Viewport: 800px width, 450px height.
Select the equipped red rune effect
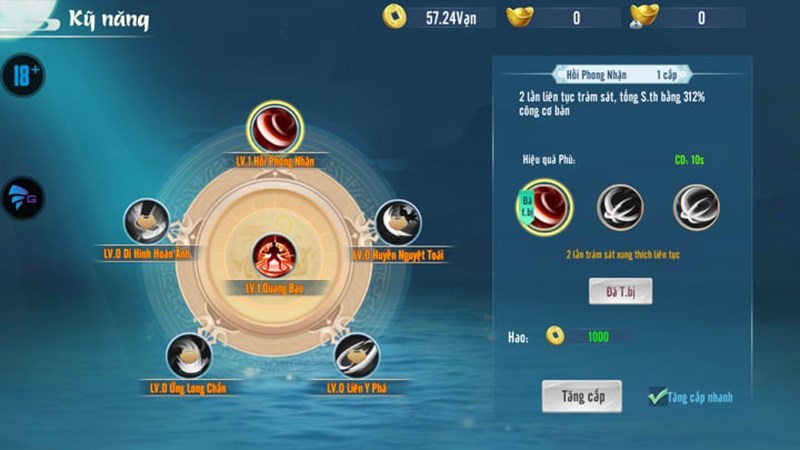[x=547, y=206]
